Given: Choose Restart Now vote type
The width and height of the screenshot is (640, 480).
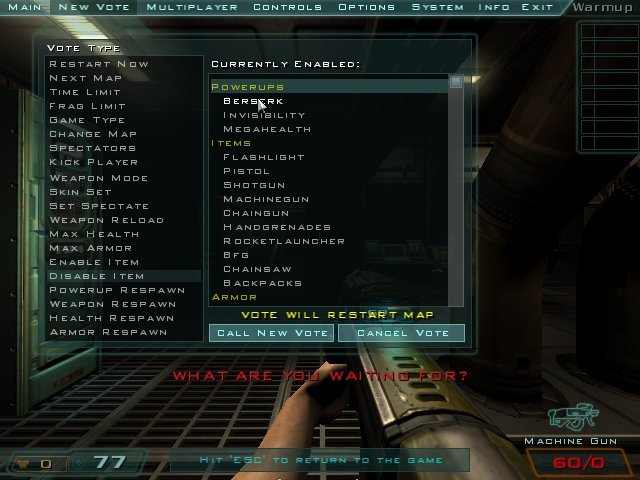Looking at the screenshot, I should click(x=99, y=64).
